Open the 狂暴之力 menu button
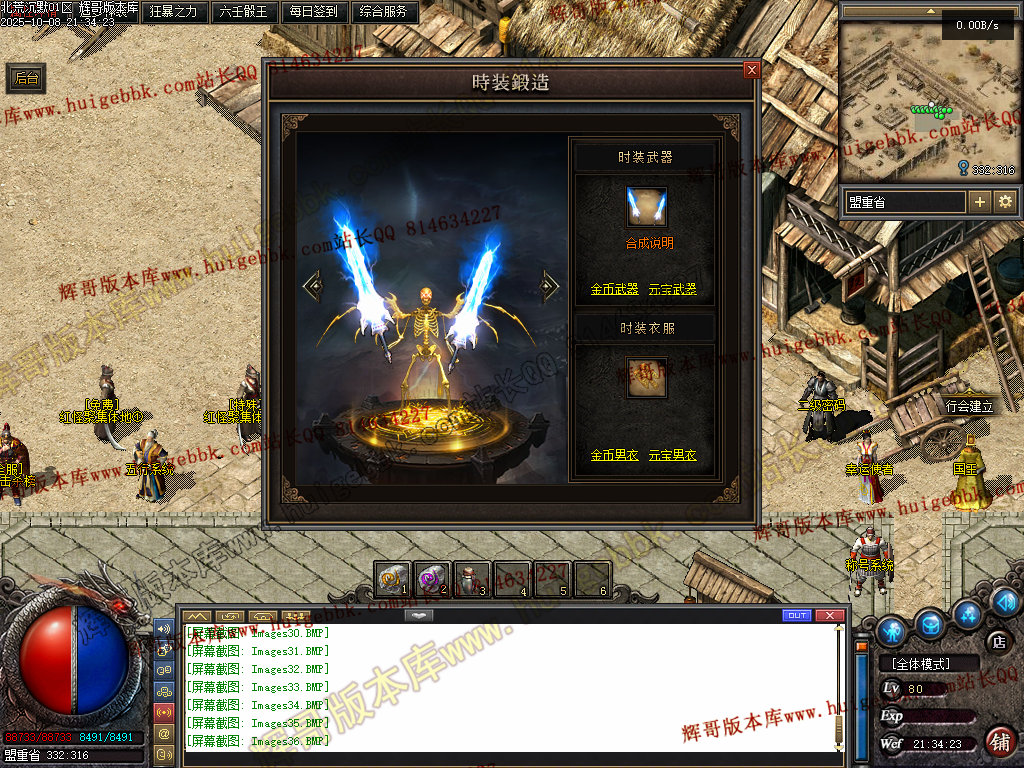The width and height of the screenshot is (1024, 768). (x=176, y=12)
